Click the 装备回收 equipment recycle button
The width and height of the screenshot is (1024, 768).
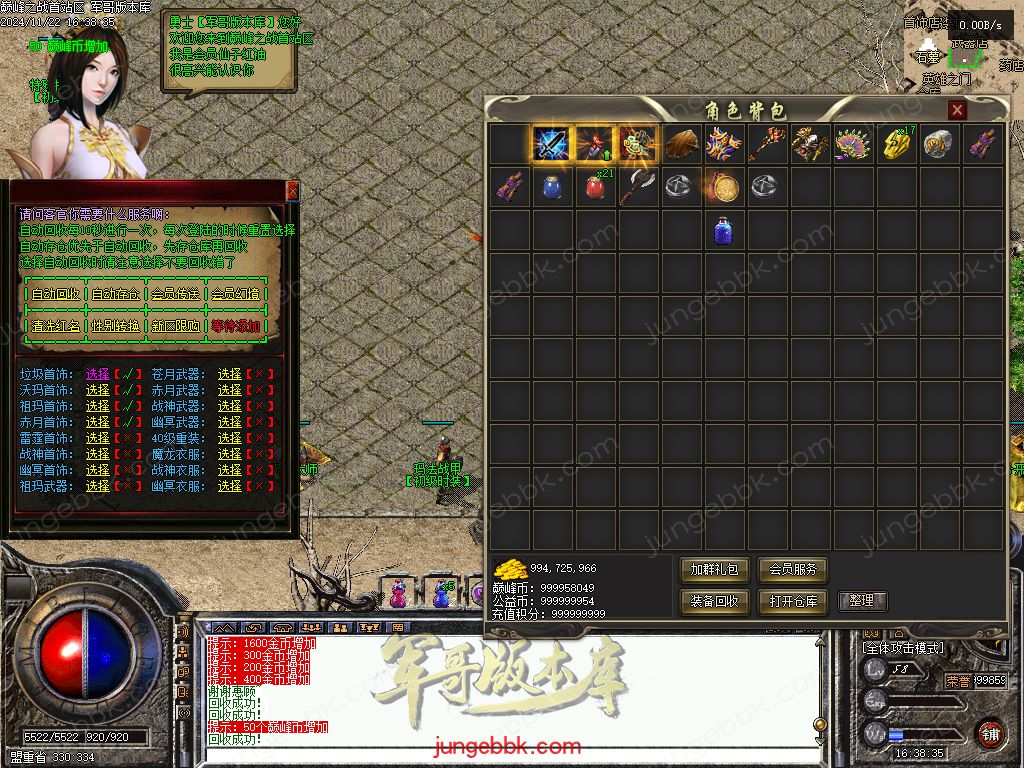click(715, 601)
